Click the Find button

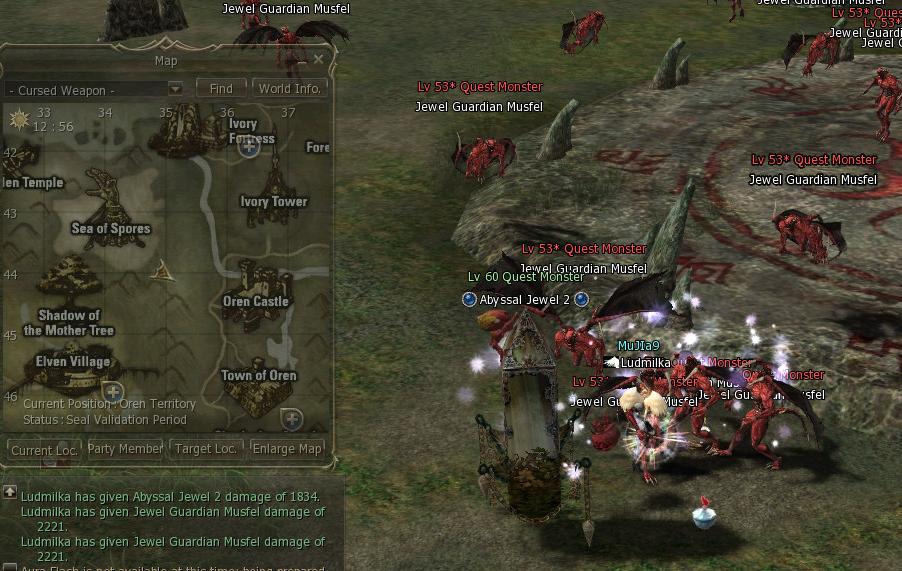pyautogui.click(x=221, y=89)
